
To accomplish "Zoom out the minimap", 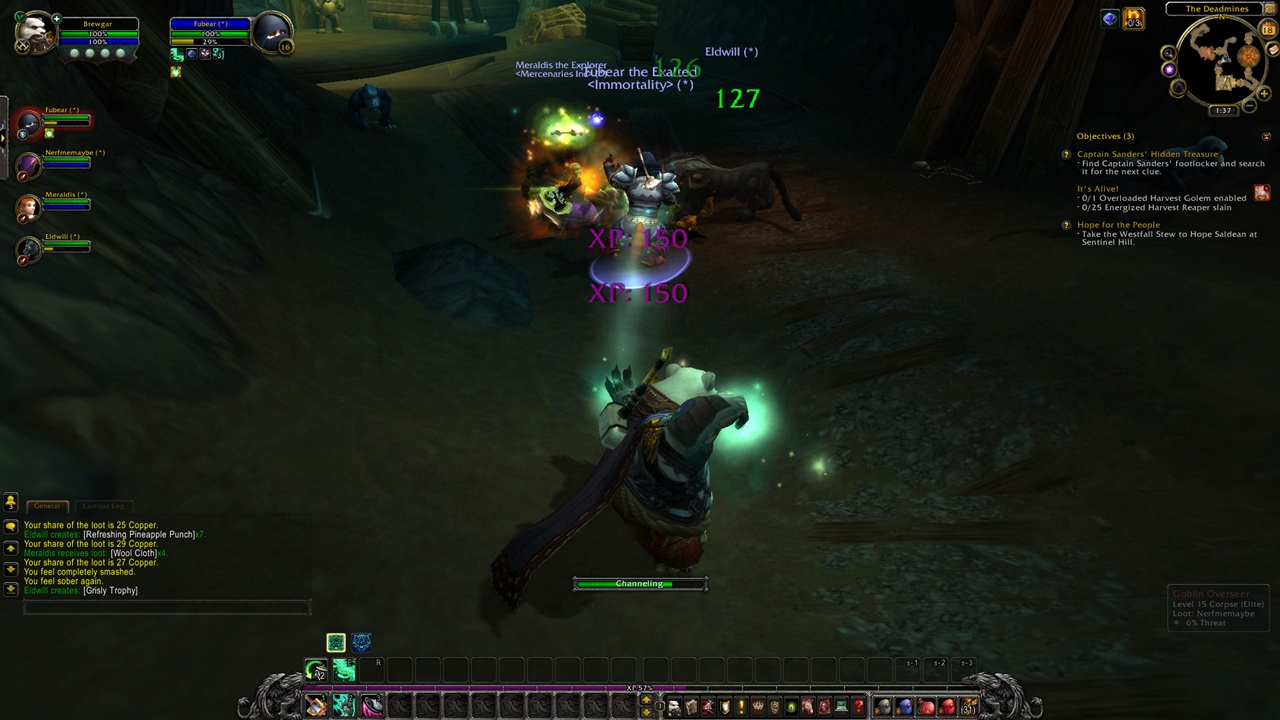I will 1250,106.
